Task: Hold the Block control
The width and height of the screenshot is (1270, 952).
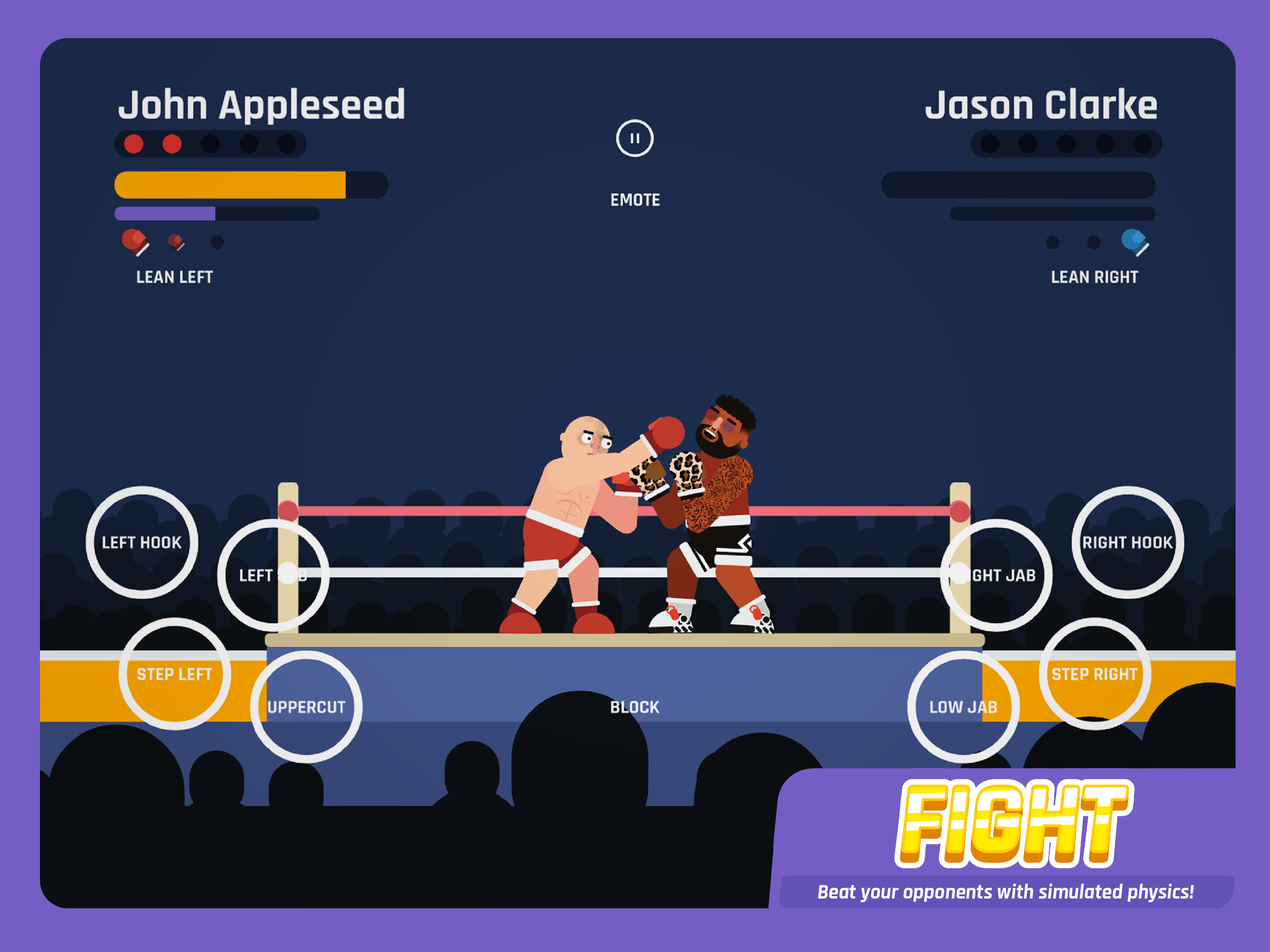Action: 634,707
